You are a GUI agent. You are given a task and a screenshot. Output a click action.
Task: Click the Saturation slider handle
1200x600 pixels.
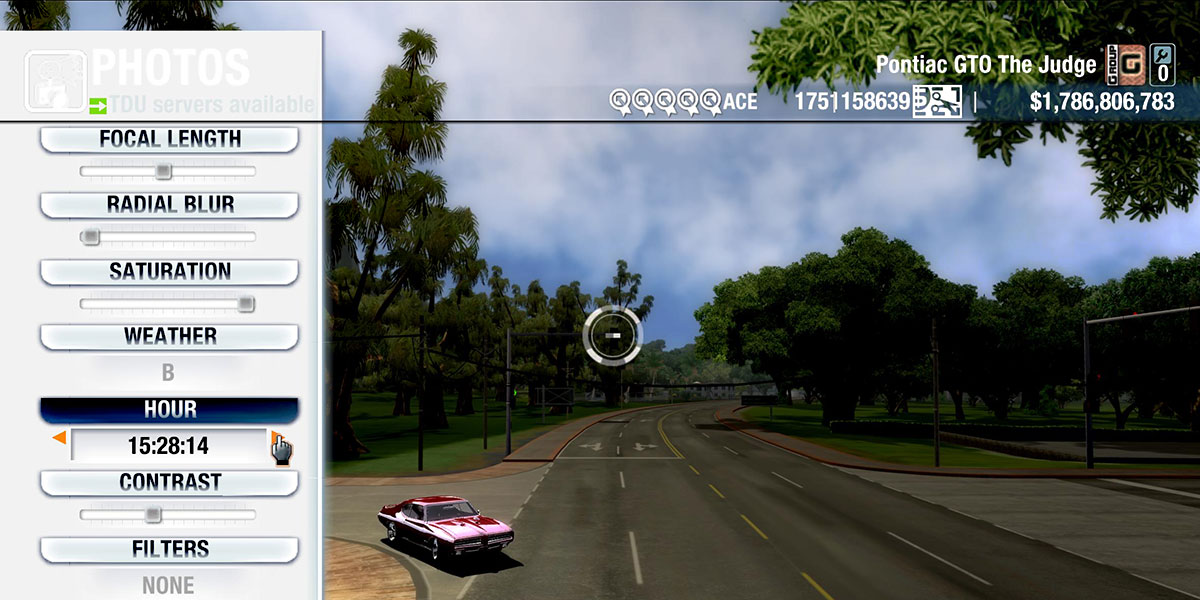[245, 304]
